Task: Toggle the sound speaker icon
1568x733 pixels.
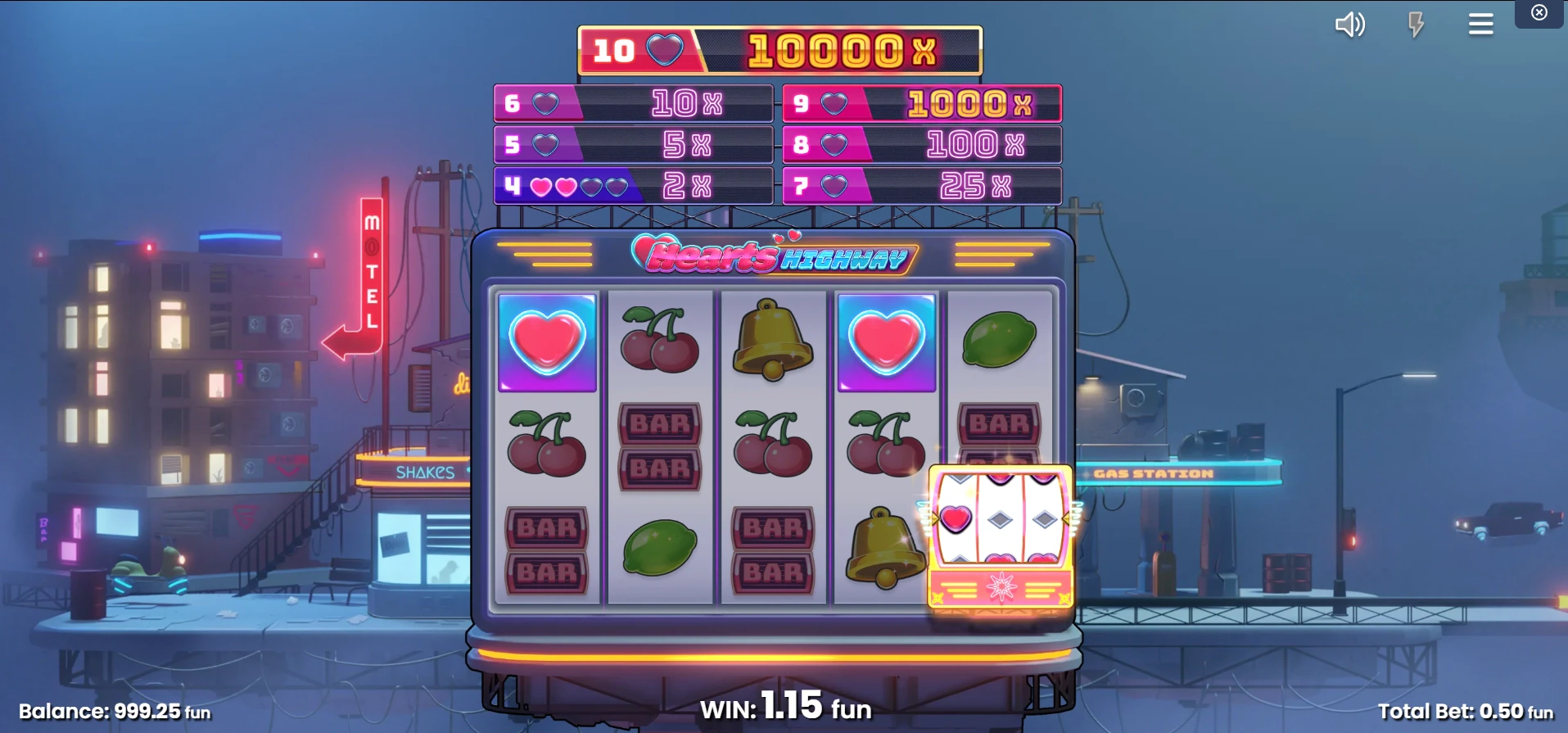Action: (x=1349, y=25)
